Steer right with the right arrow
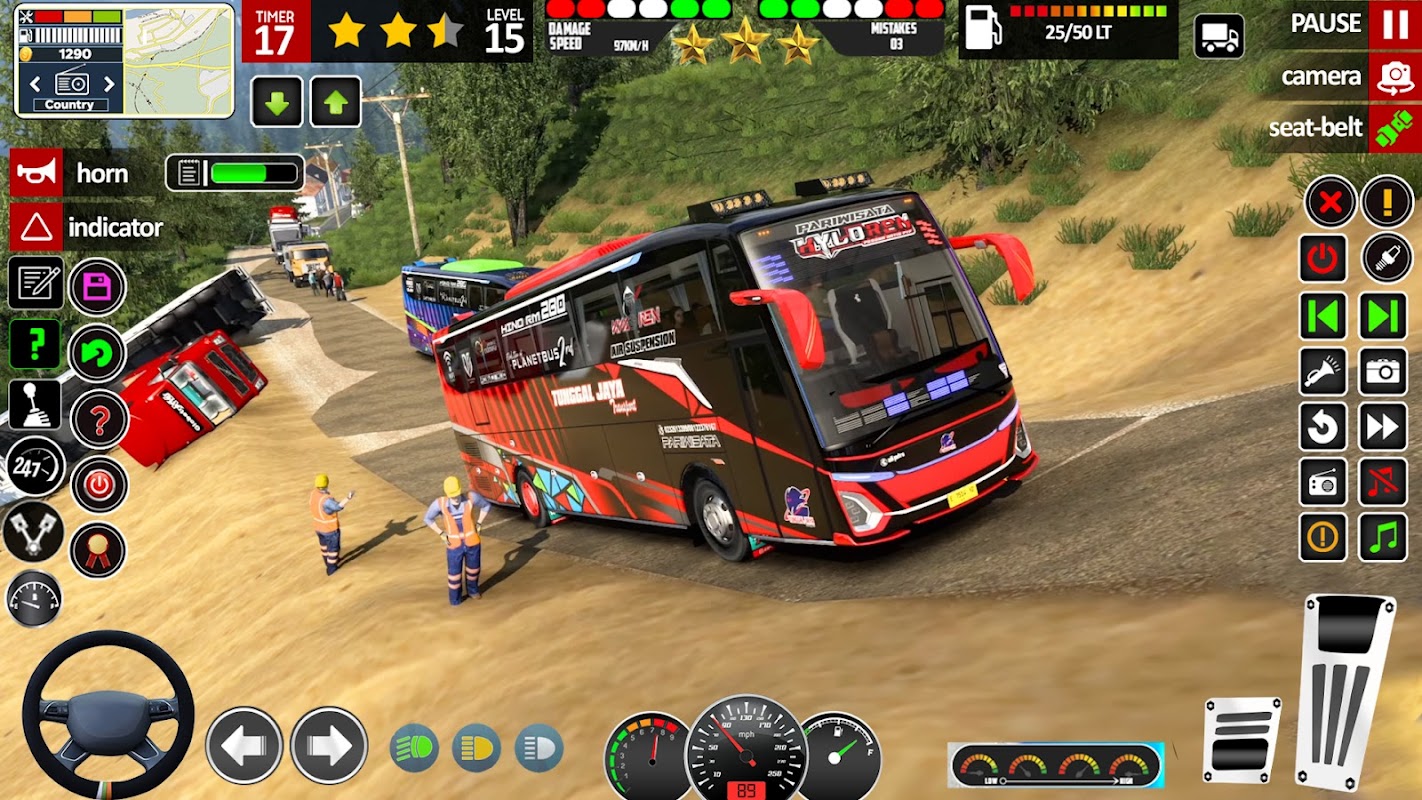Viewport: 1422px width, 800px height. point(329,745)
